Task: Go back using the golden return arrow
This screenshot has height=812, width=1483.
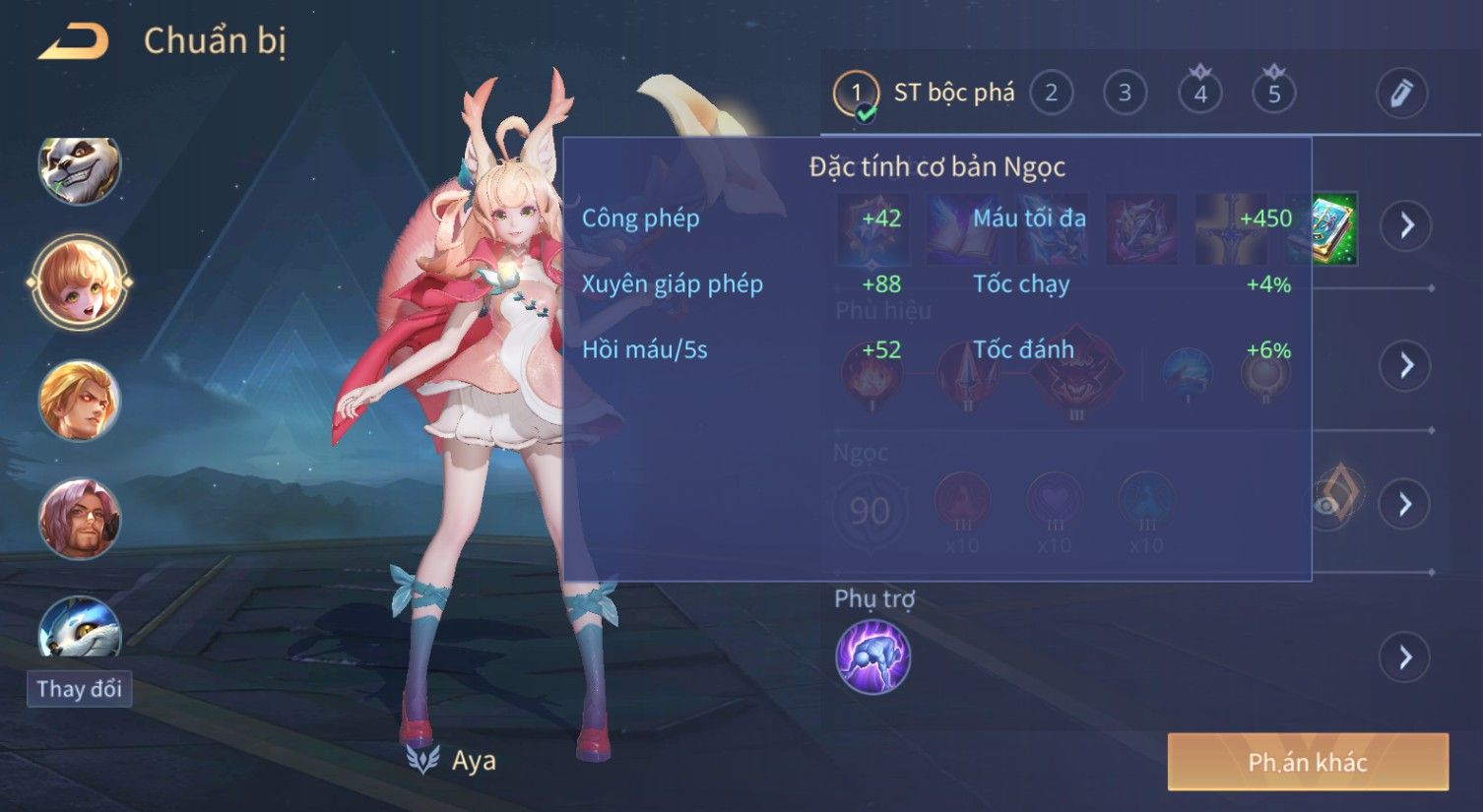Action: 74,41
